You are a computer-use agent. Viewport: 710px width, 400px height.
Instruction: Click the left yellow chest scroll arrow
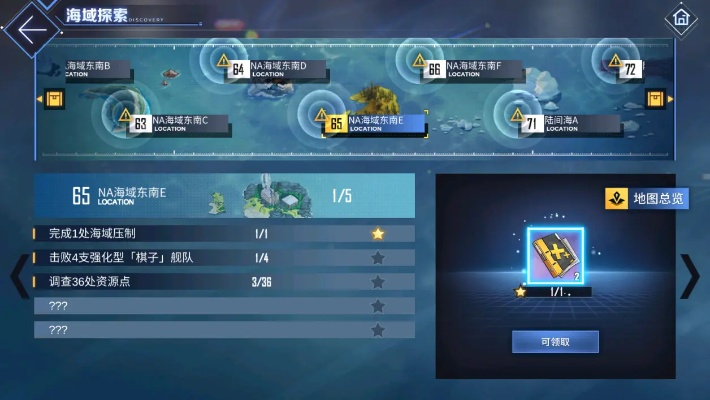click(54, 99)
